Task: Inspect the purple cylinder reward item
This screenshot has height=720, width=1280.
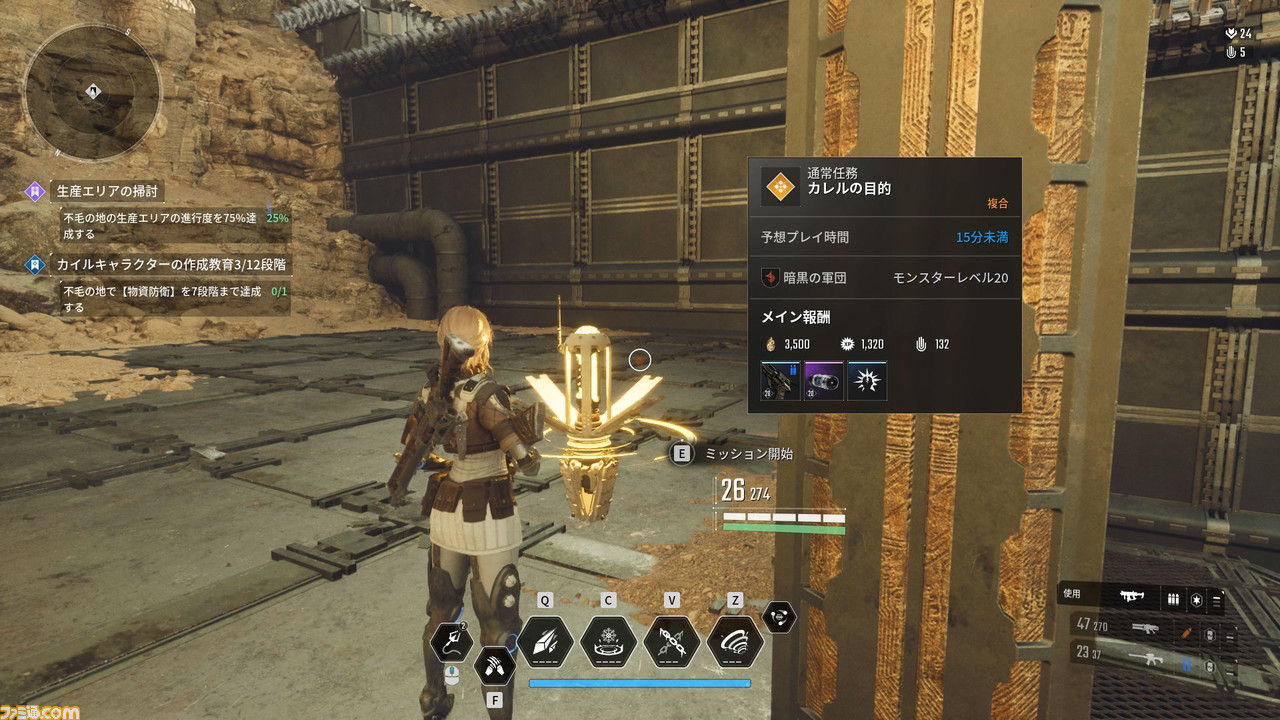Action: (823, 381)
